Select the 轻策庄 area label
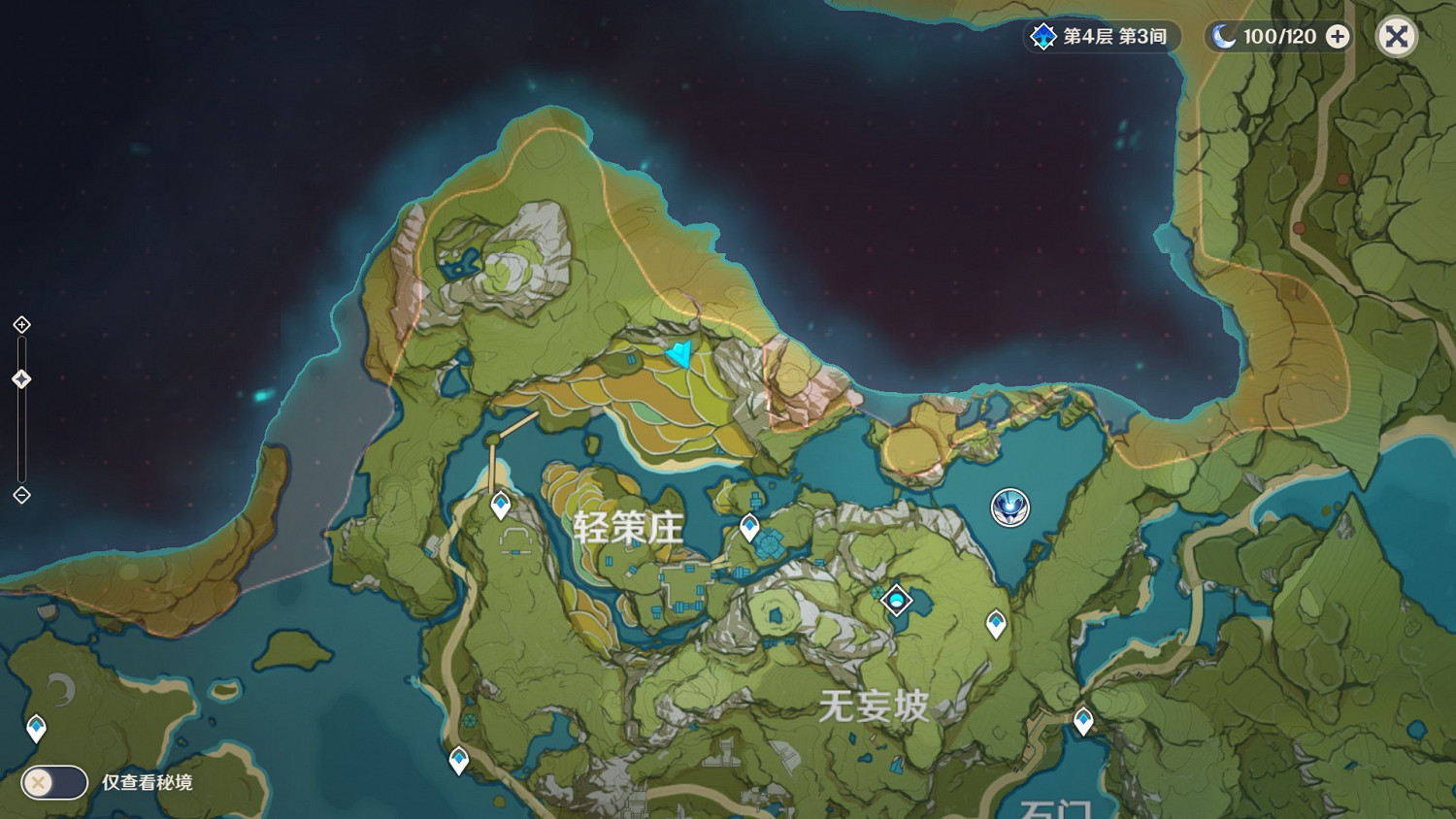This screenshot has width=1456, height=819. click(x=630, y=528)
